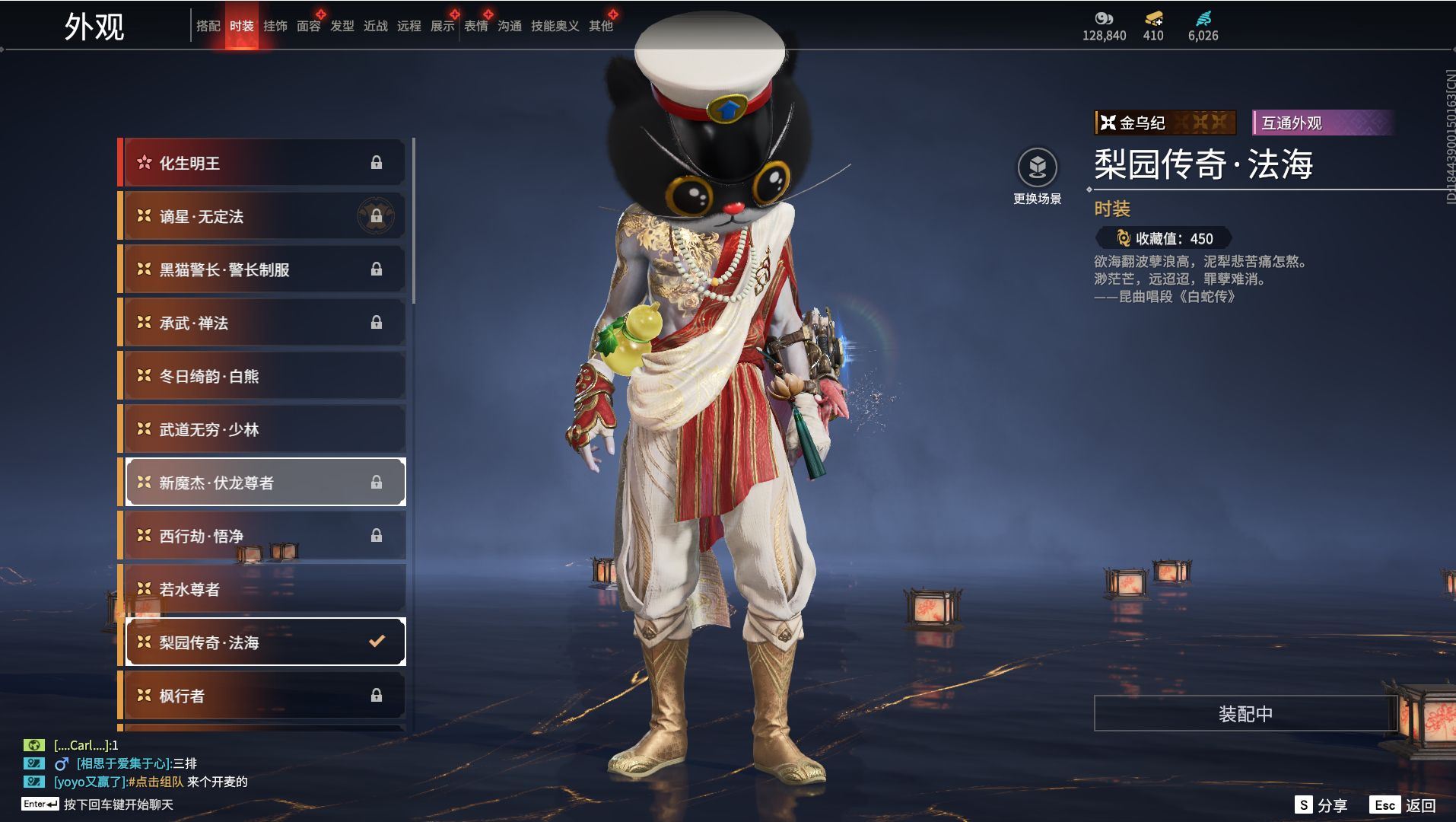The width and height of the screenshot is (1456, 822).
Task: Choose the 新魔杰·伏龙尊者 outfit
Action: pos(263,483)
